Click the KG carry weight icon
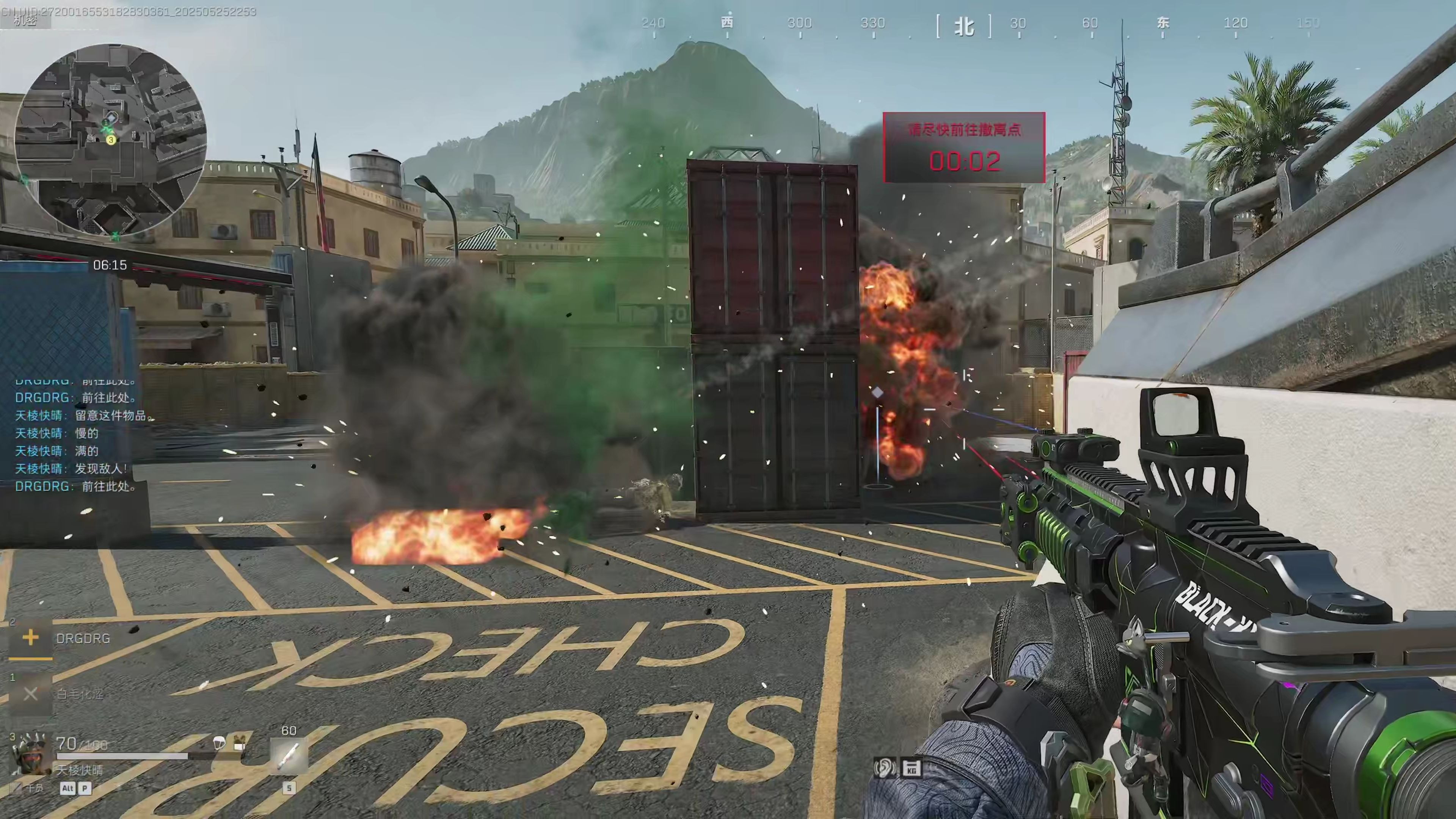This screenshot has height=819, width=1456. pos(911,768)
